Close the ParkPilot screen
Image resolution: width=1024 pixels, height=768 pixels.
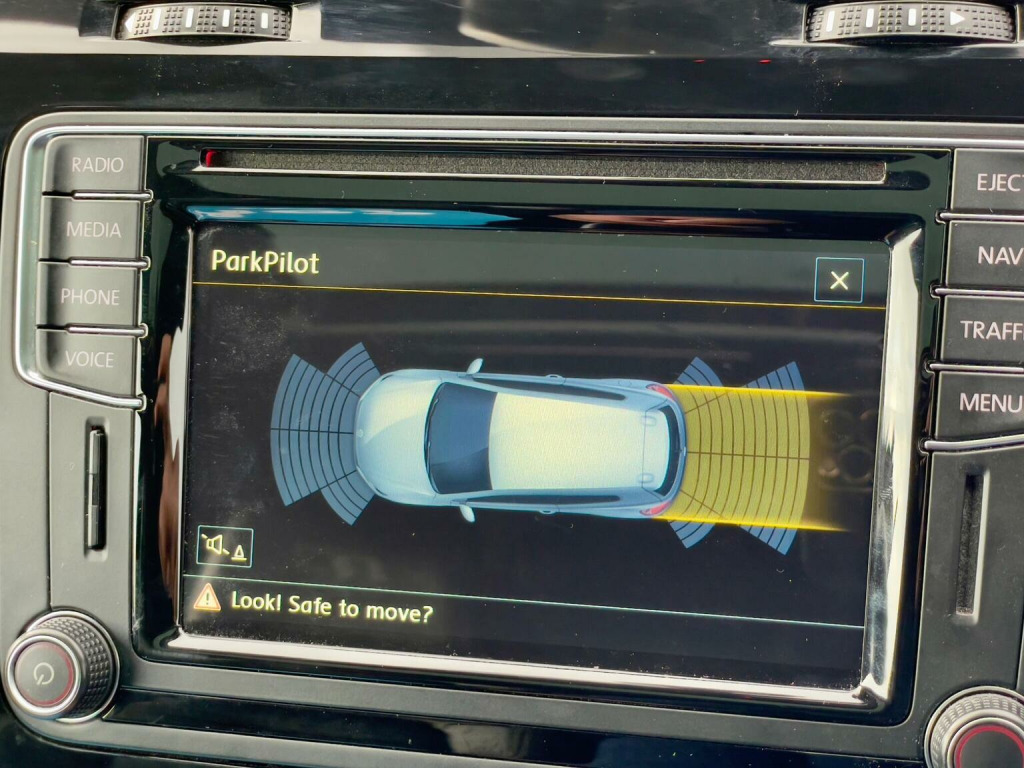click(x=839, y=281)
